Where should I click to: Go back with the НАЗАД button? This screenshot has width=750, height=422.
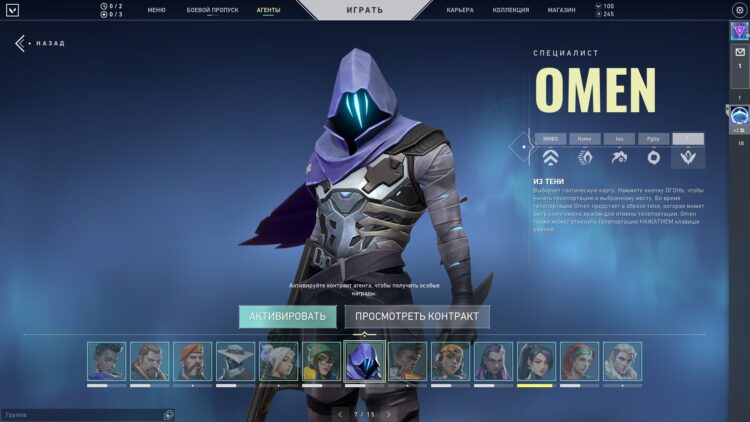[x=40, y=44]
